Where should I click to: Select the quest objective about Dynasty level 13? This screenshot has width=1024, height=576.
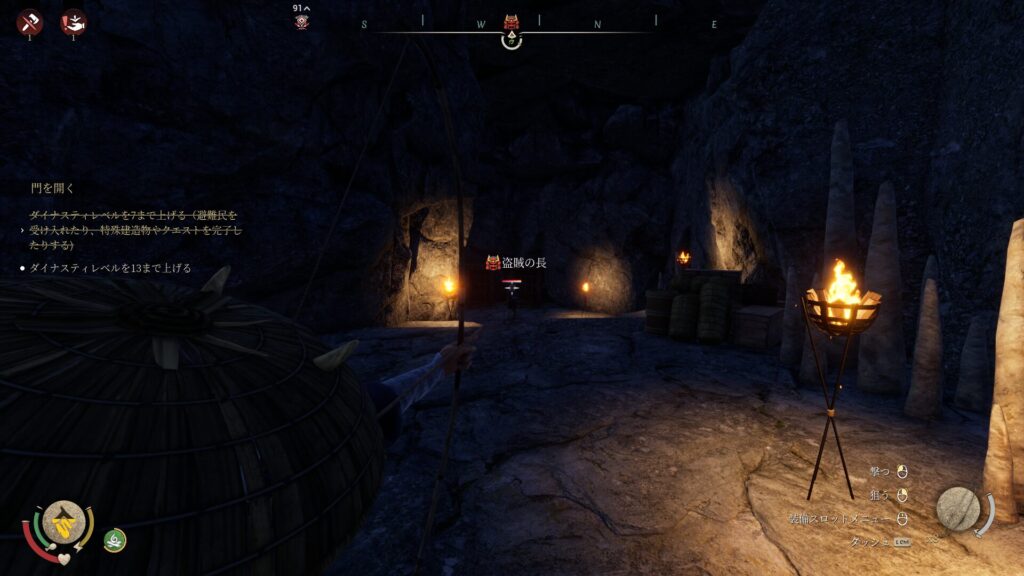pyautogui.click(x=110, y=268)
